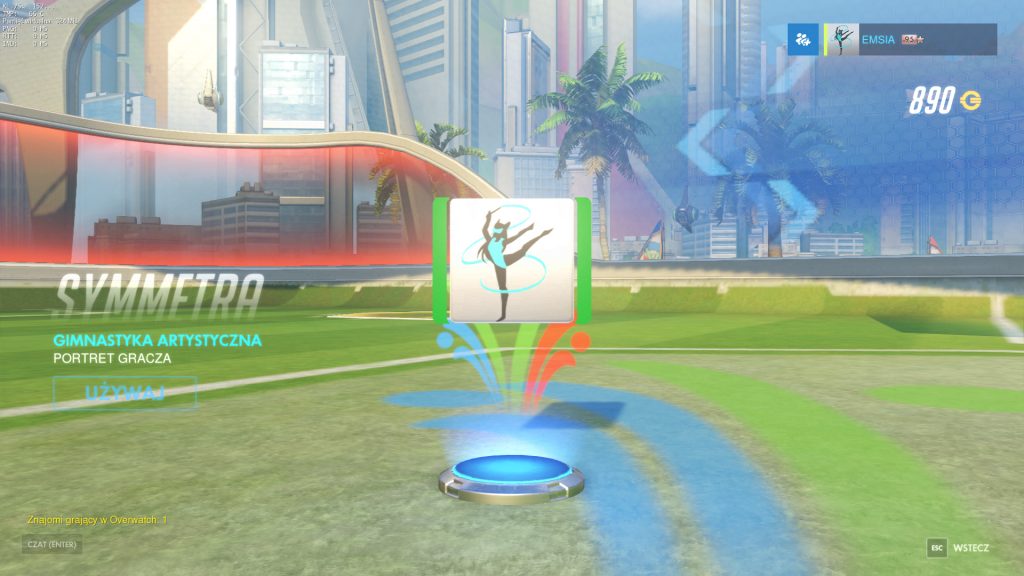Open the CZAT chat box

click(x=51, y=545)
